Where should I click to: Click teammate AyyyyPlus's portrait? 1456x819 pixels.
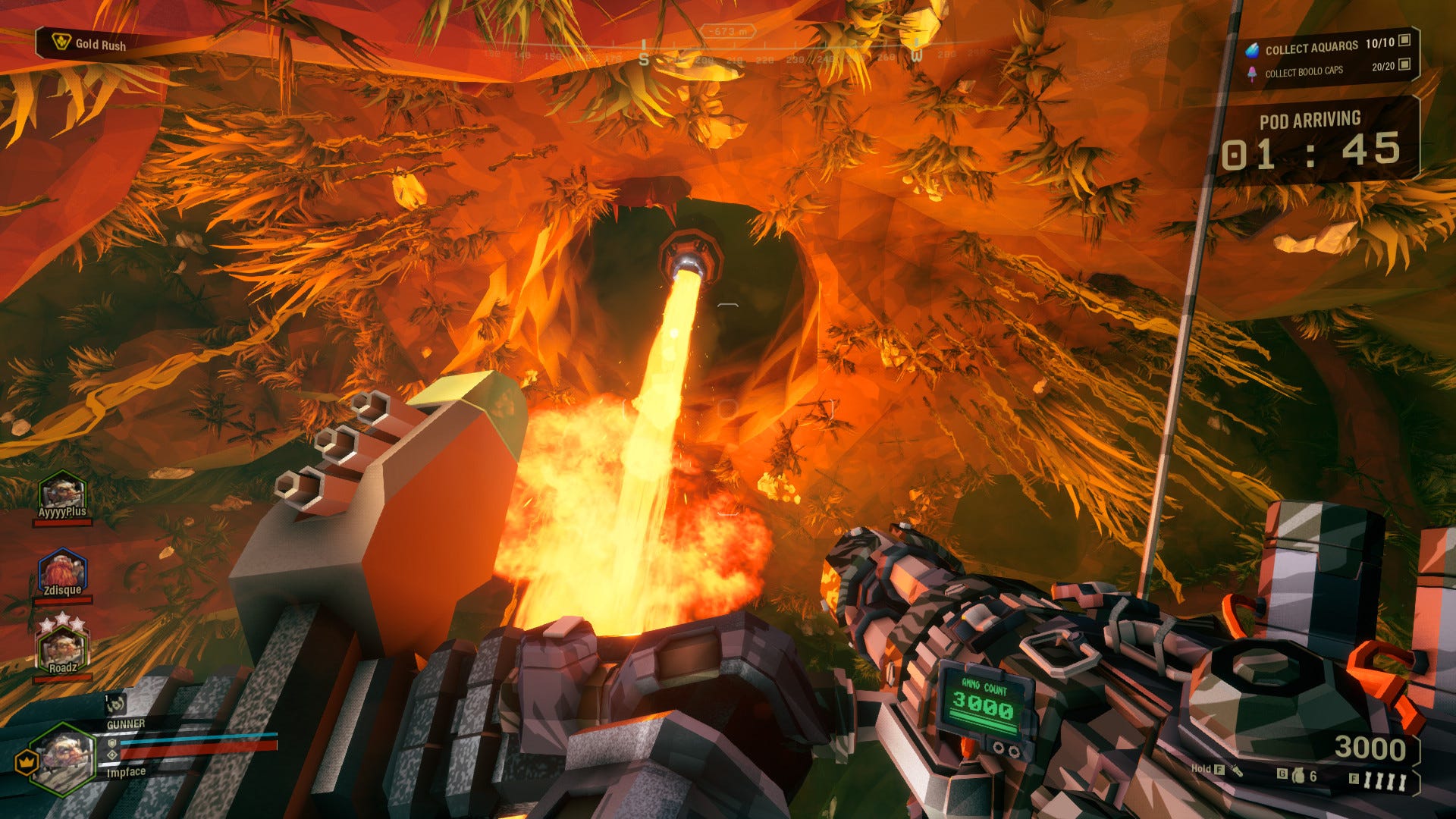click(63, 493)
